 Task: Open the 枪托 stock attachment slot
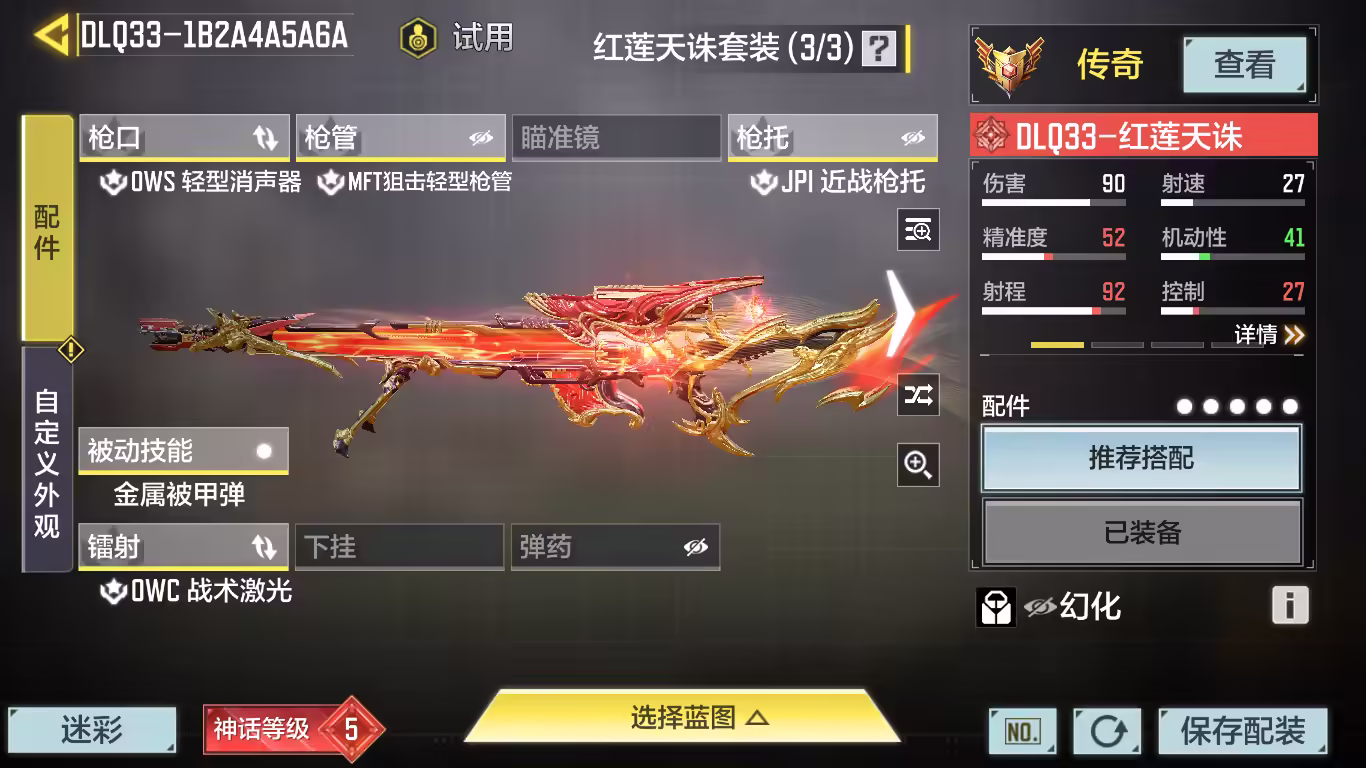832,138
